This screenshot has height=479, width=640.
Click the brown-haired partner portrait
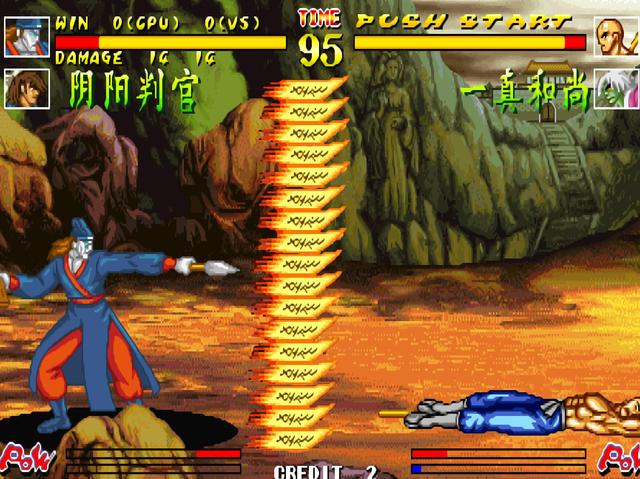(26, 88)
